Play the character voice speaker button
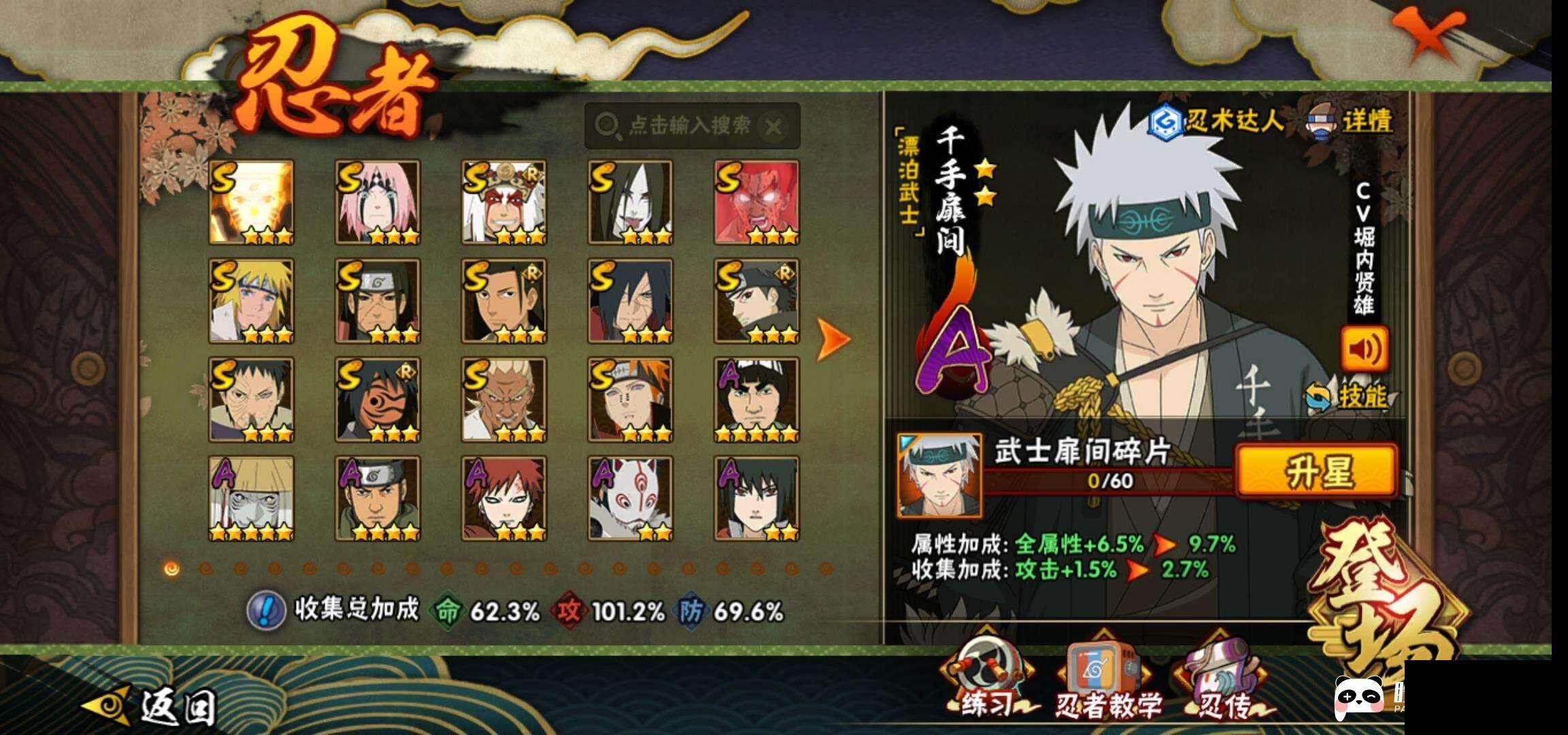Screen dimensions: 1568x735 pos(1365,350)
